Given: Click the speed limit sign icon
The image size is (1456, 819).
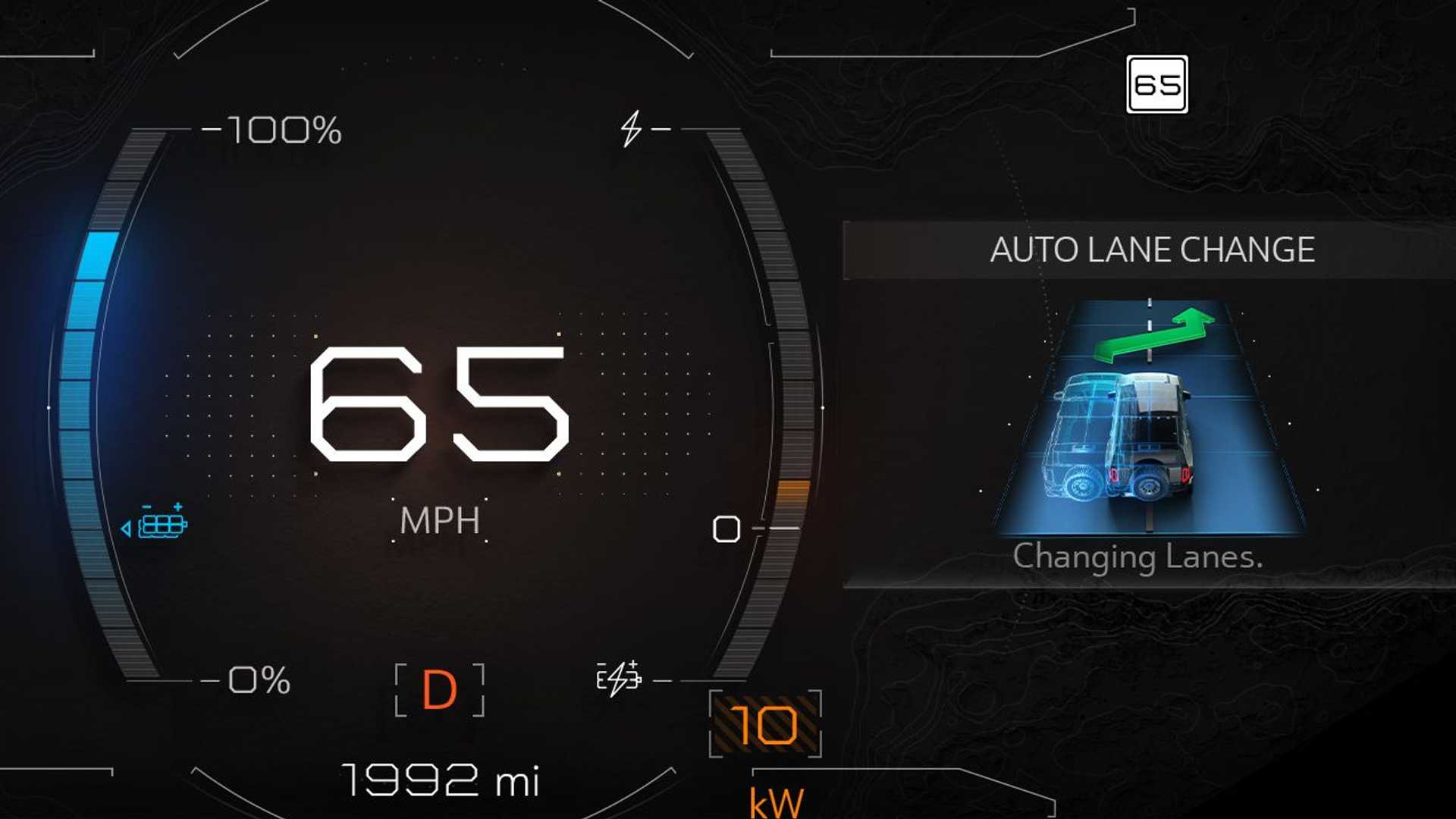Looking at the screenshot, I should [1156, 84].
